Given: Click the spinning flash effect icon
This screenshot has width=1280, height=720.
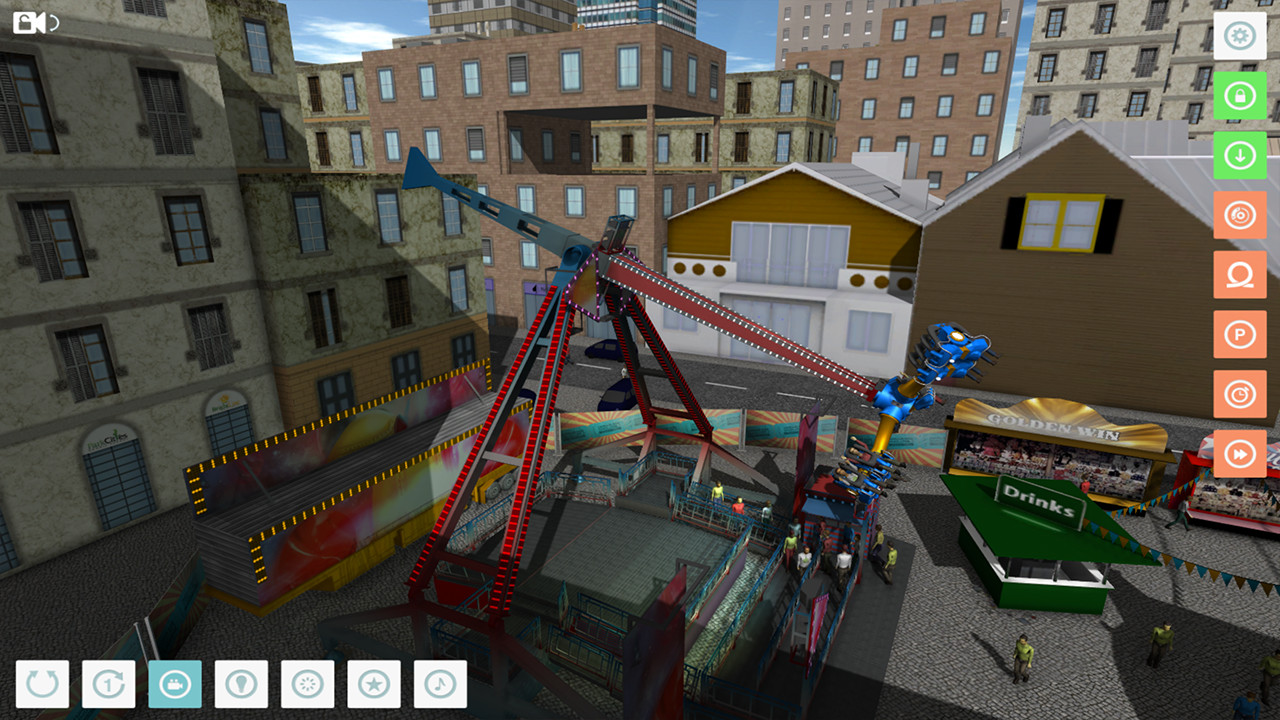Looking at the screenshot, I should (306, 684).
